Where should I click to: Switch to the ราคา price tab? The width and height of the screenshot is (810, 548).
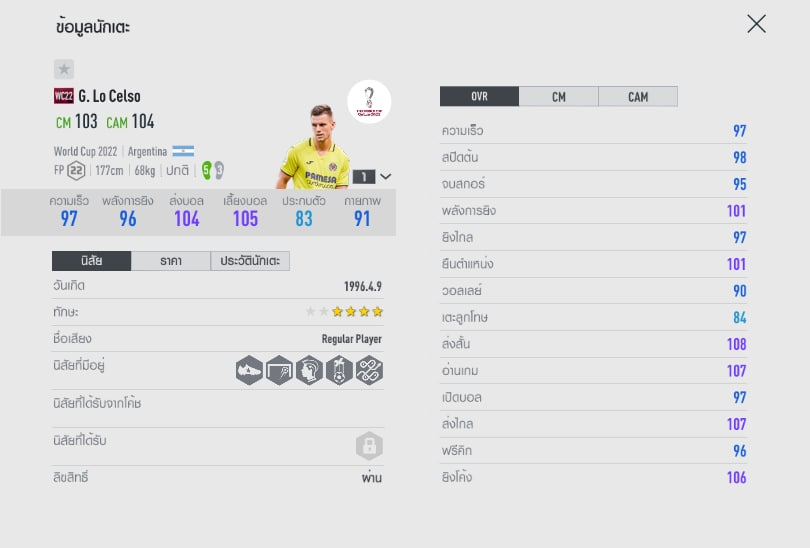[x=170, y=261]
